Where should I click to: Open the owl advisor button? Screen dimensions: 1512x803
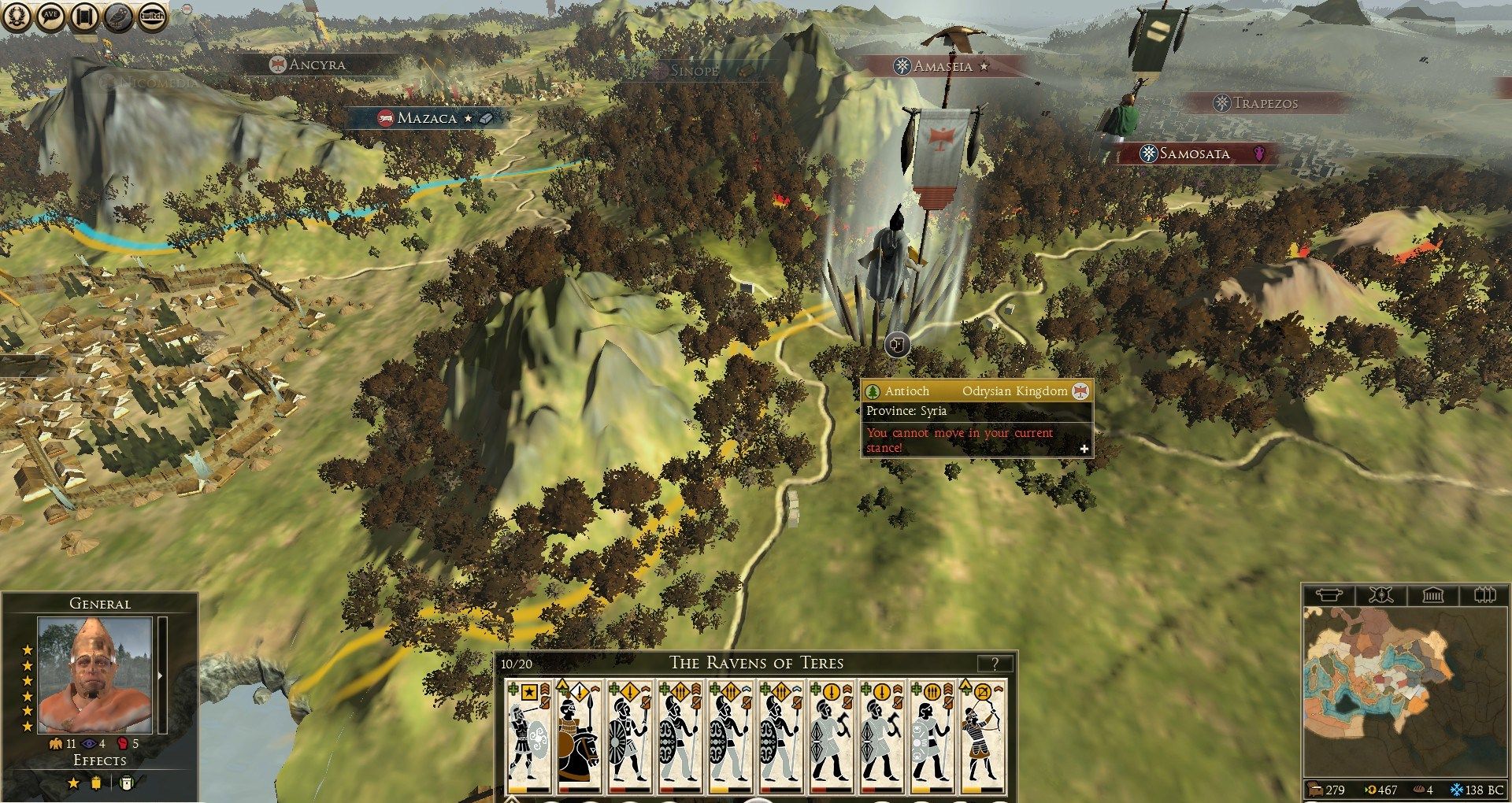coord(118,16)
